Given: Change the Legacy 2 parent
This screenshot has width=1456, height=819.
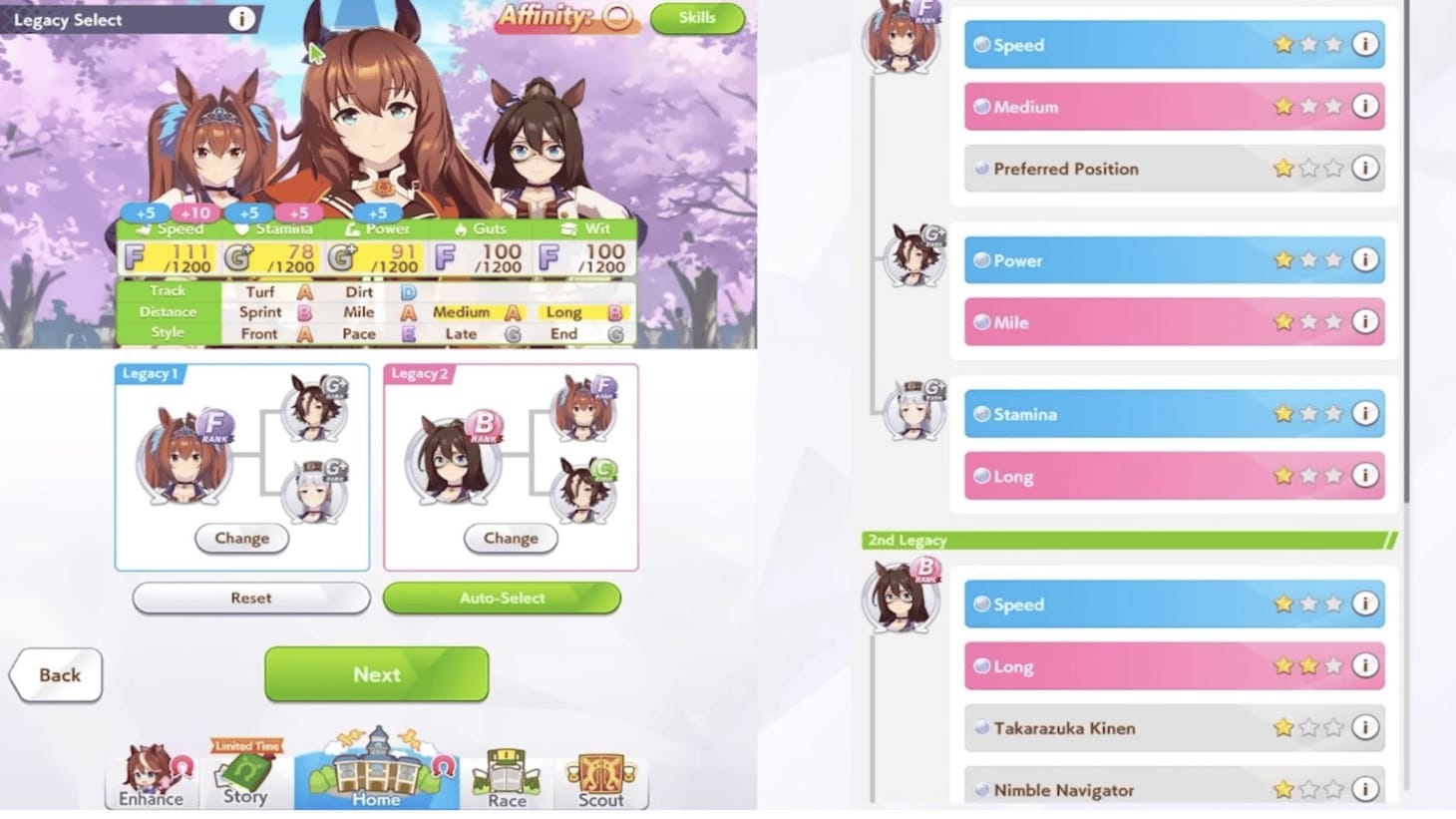Looking at the screenshot, I should [511, 538].
